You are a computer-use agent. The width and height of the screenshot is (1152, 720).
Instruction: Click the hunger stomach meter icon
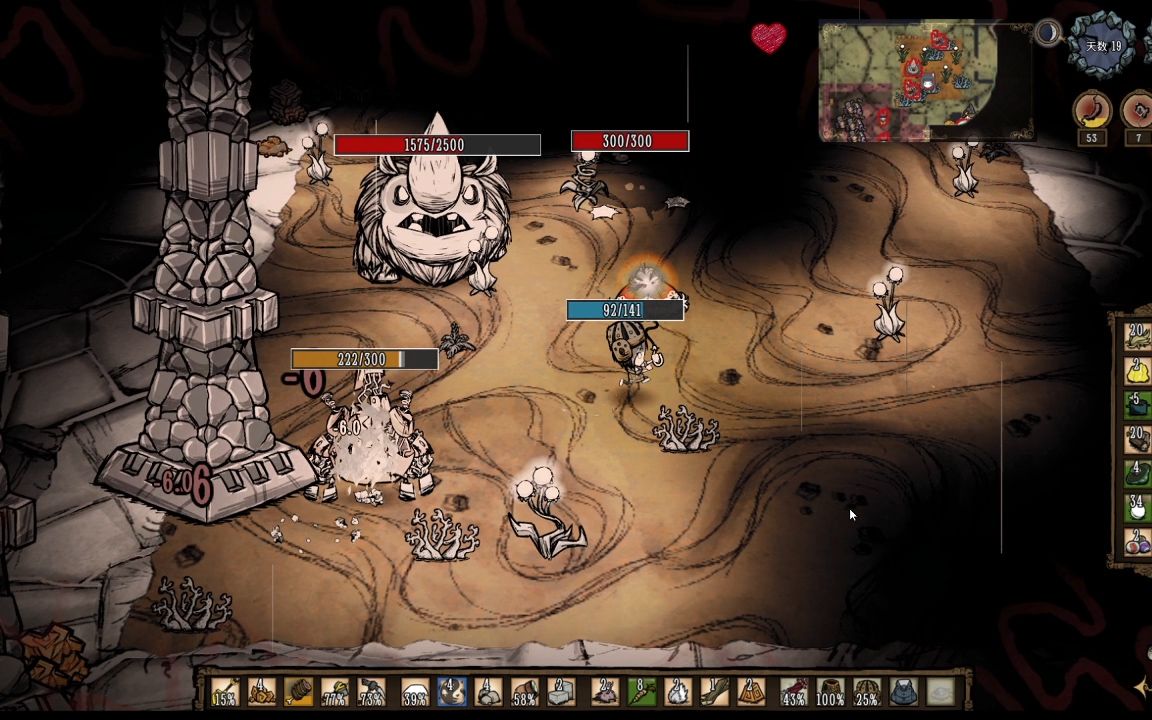pos(1092,110)
